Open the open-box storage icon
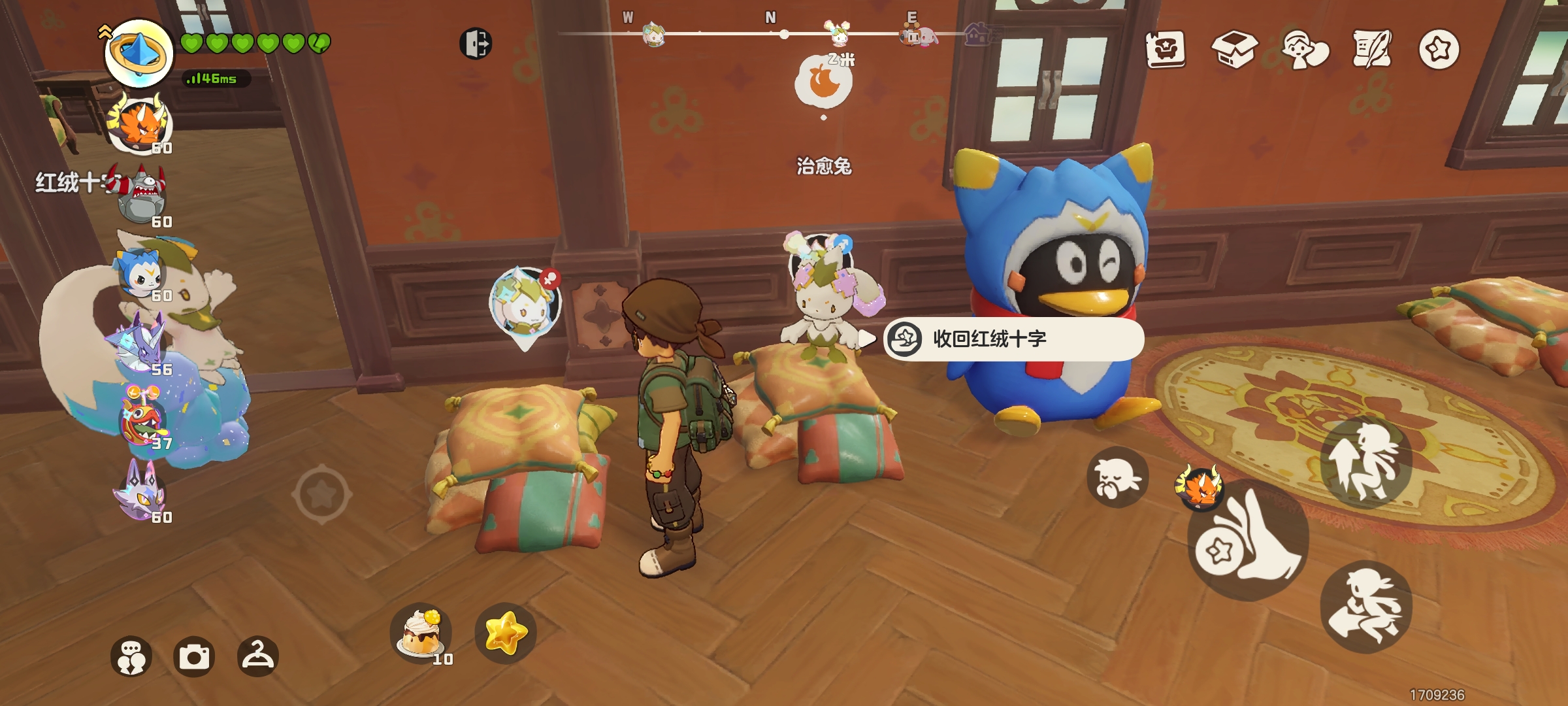The width and height of the screenshot is (1568, 706). tap(1234, 49)
